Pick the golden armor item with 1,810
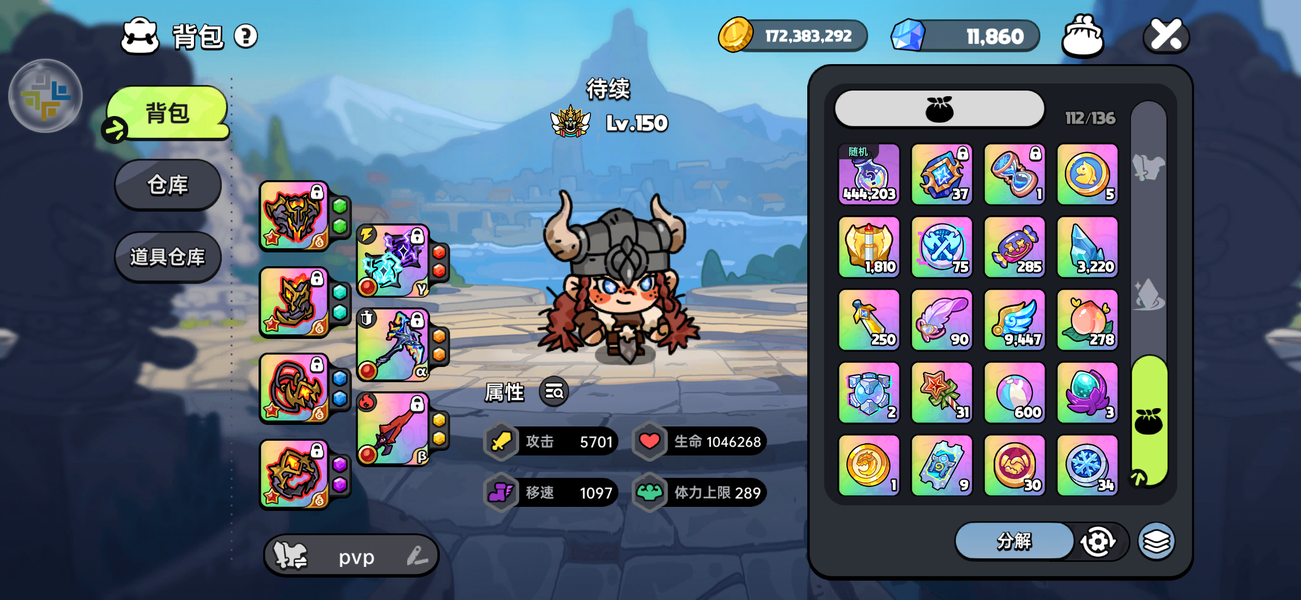1301x600 pixels. click(868, 247)
